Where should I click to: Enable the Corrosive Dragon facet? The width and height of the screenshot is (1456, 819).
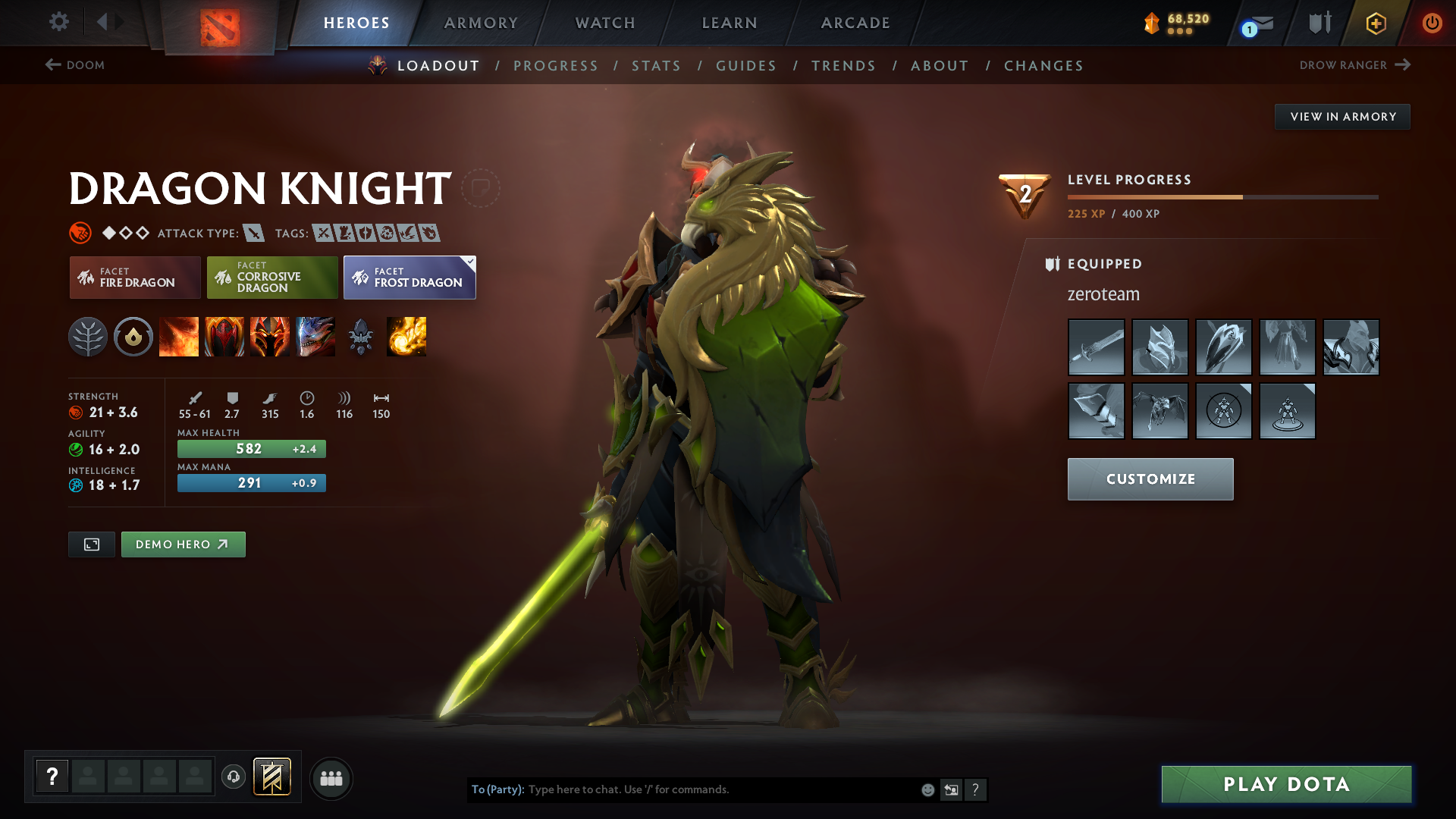click(271, 278)
